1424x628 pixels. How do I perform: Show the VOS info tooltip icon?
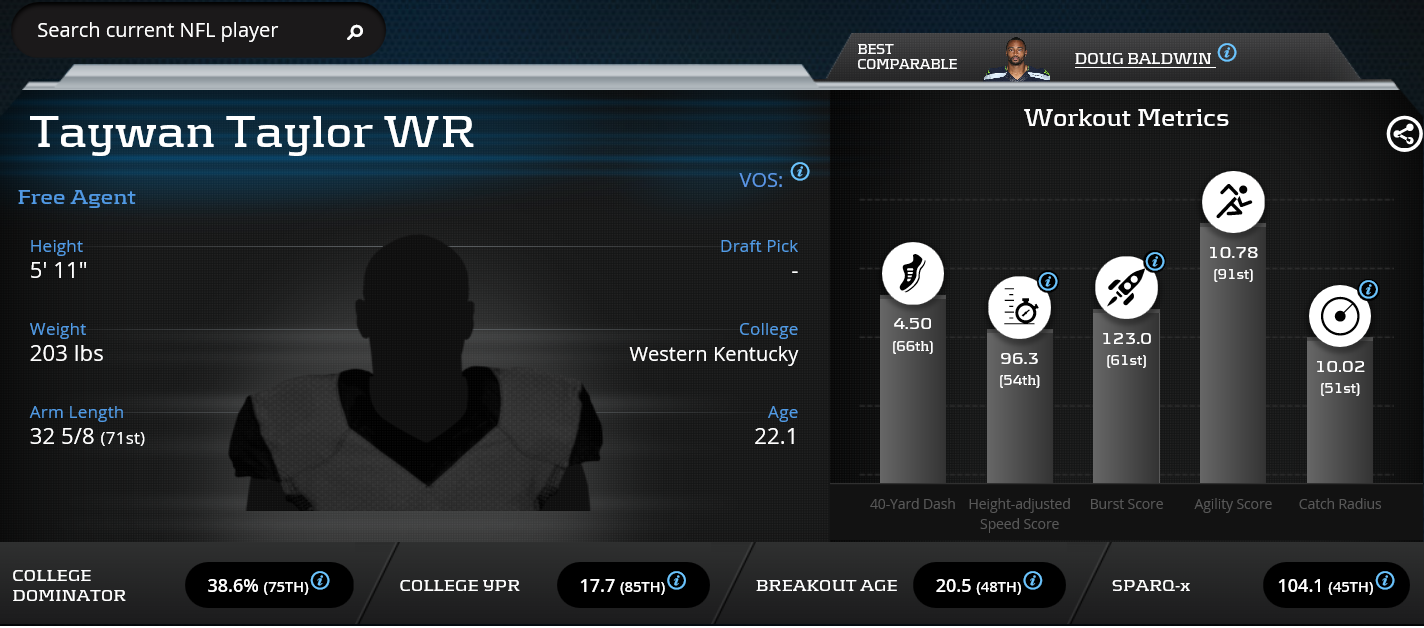(x=800, y=171)
